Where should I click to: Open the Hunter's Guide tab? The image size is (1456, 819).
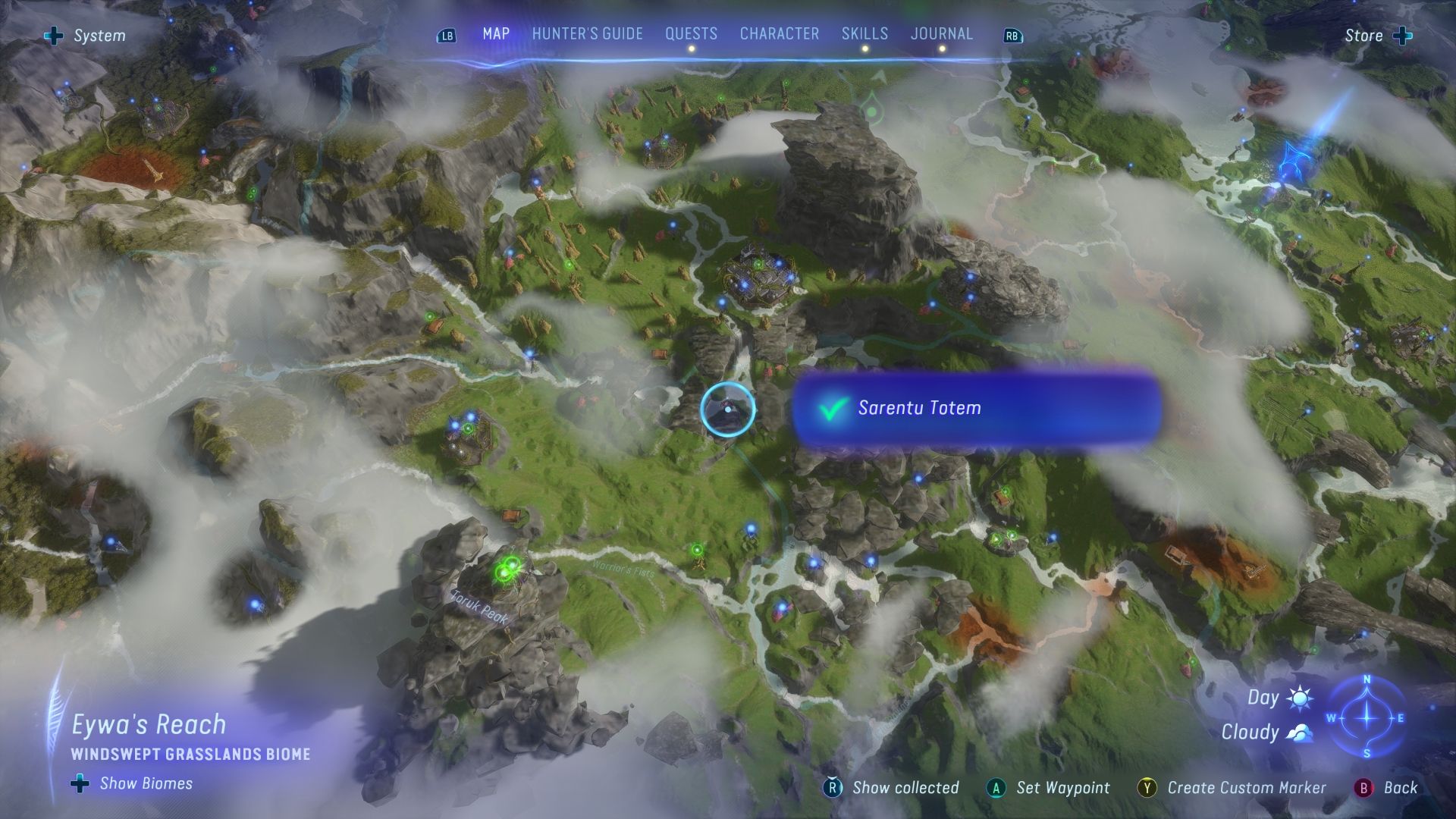coord(588,33)
